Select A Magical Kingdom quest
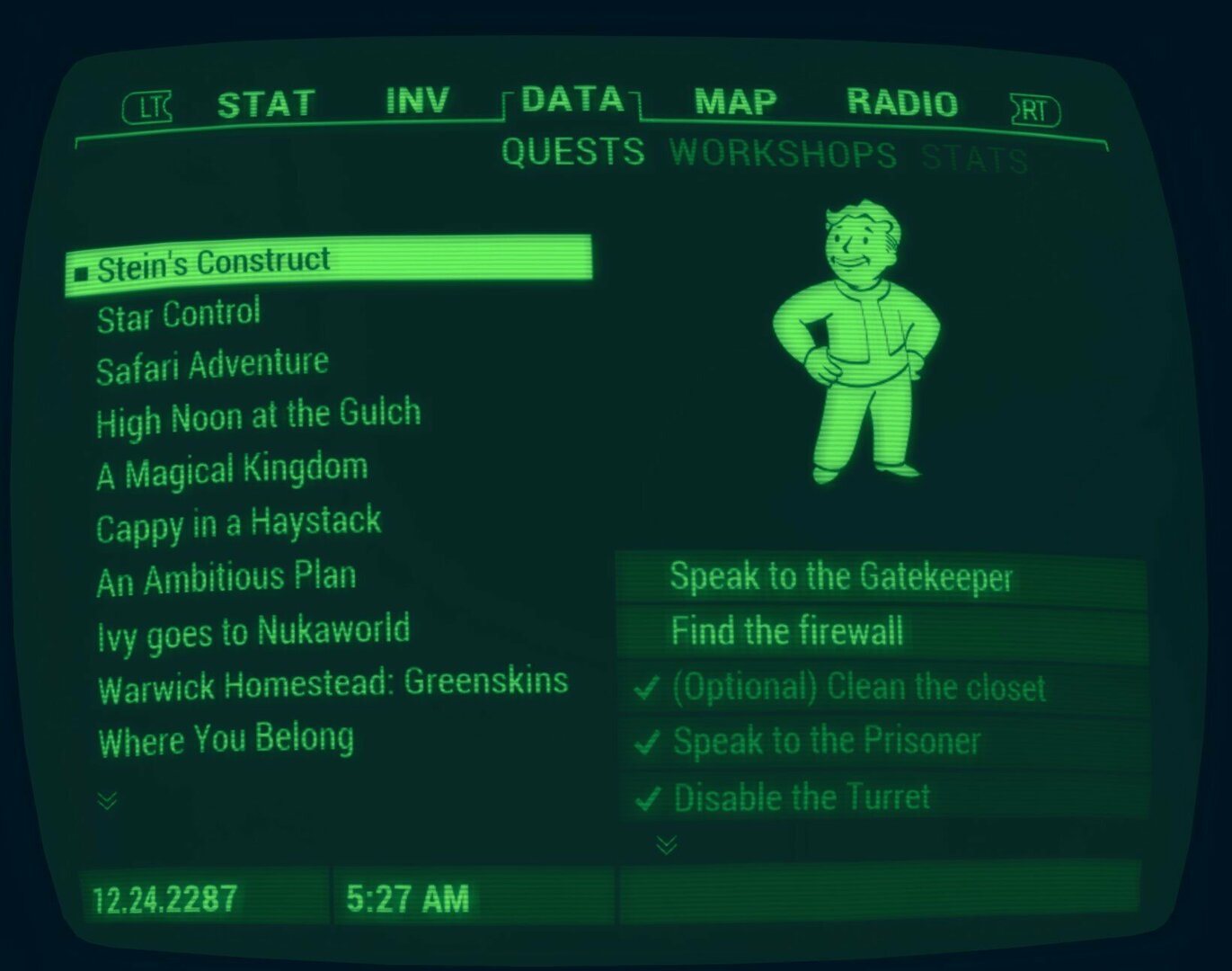 coord(233,470)
